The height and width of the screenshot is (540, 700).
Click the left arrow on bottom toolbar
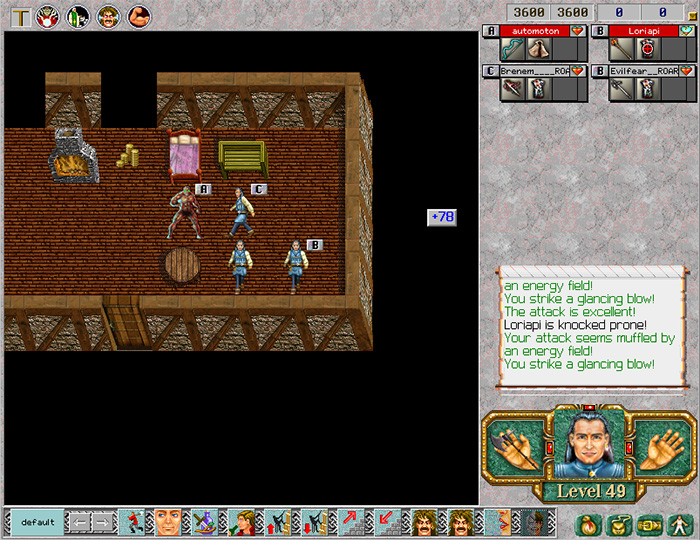(78, 522)
